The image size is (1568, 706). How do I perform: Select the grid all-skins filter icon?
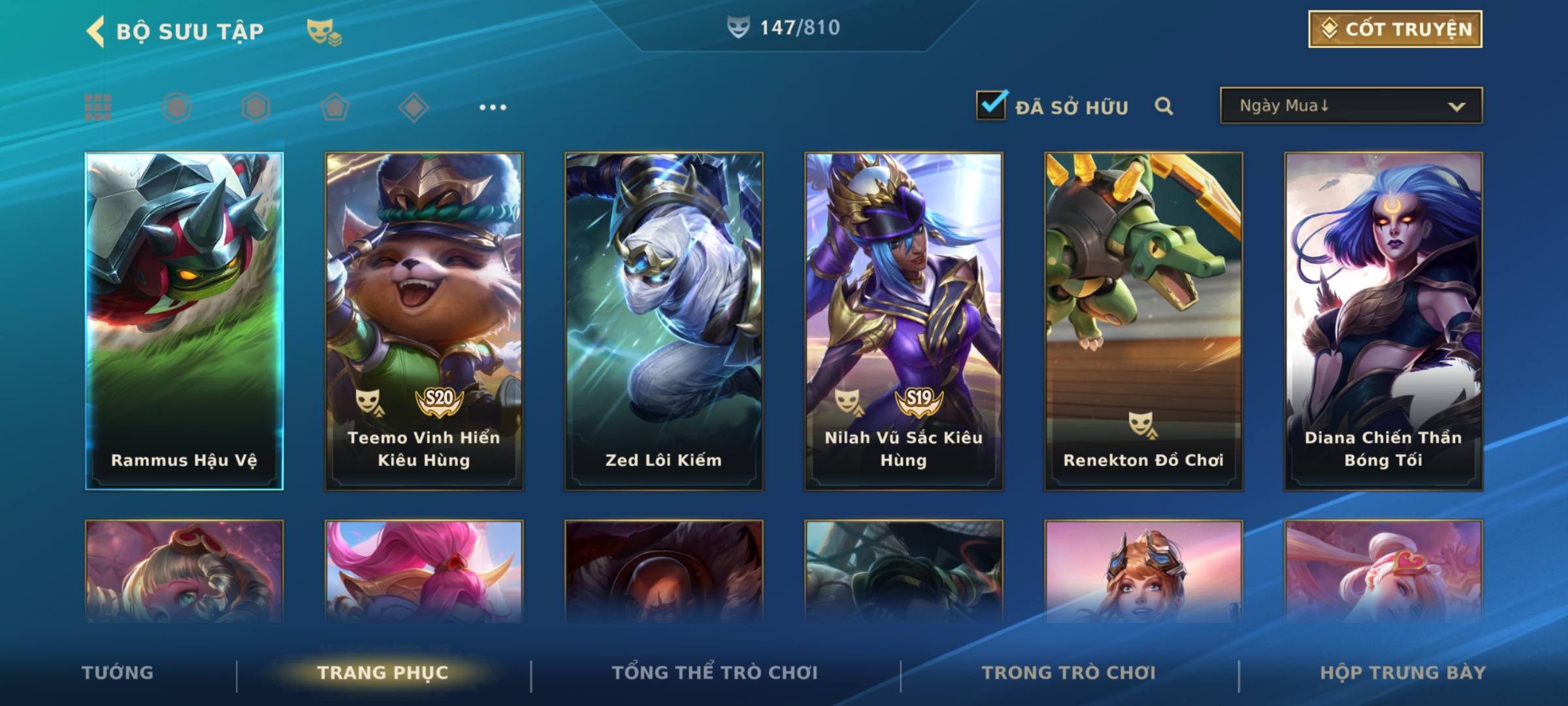[98, 107]
